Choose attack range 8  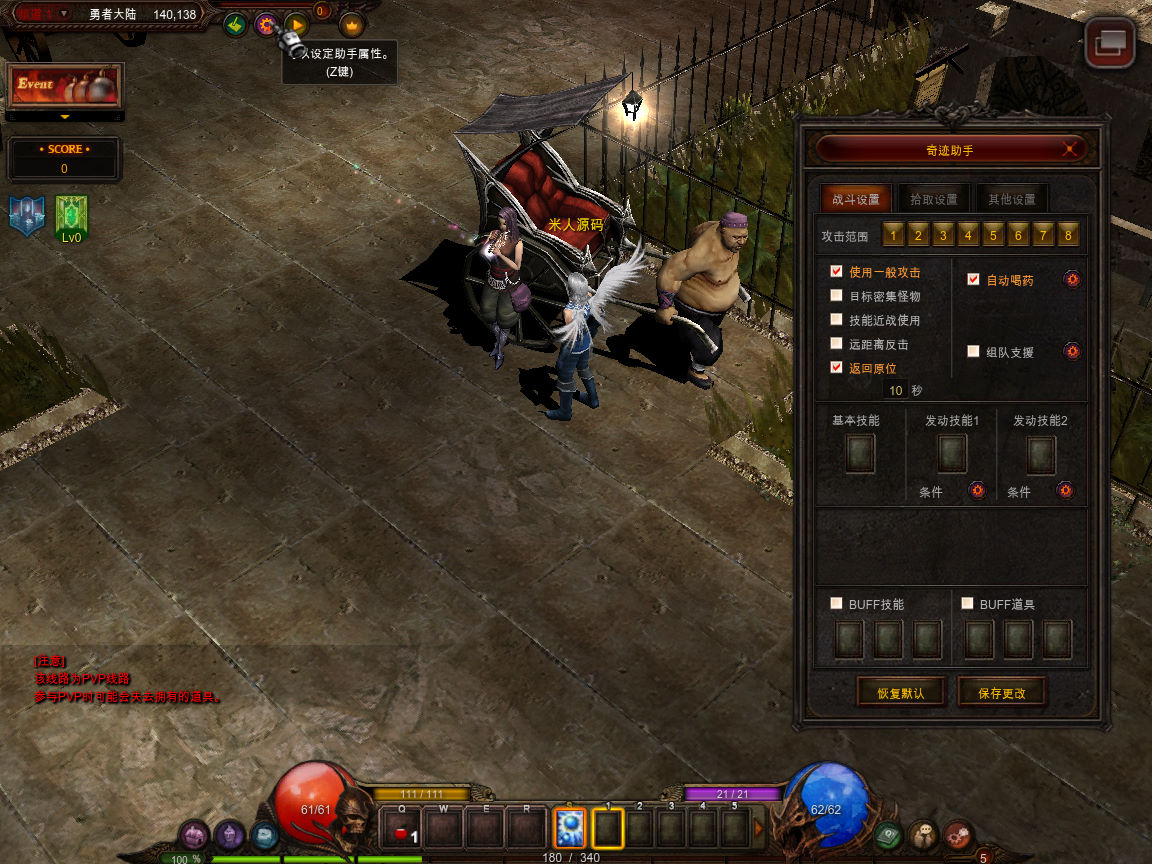(x=1068, y=235)
